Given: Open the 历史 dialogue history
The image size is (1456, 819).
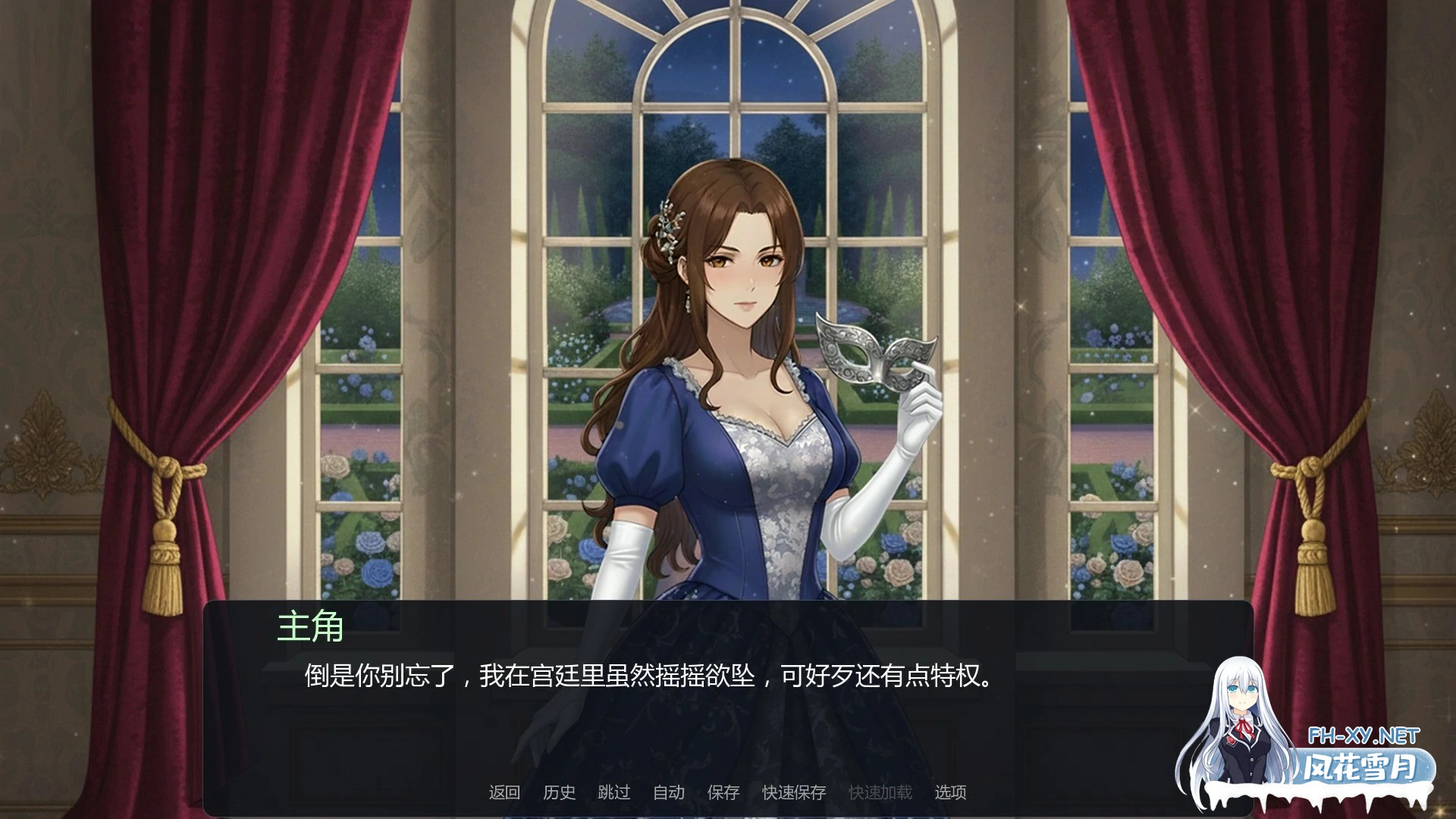Looking at the screenshot, I should click(x=560, y=790).
